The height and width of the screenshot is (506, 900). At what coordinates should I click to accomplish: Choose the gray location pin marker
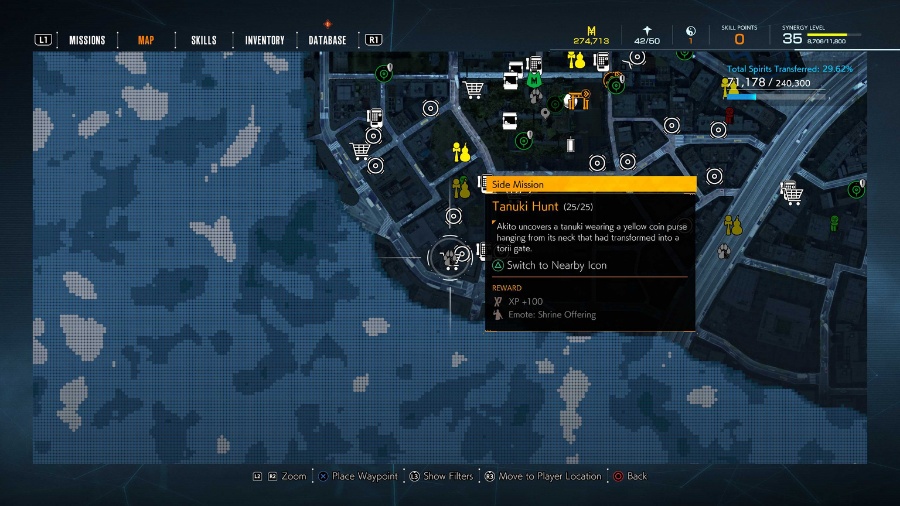545,113
